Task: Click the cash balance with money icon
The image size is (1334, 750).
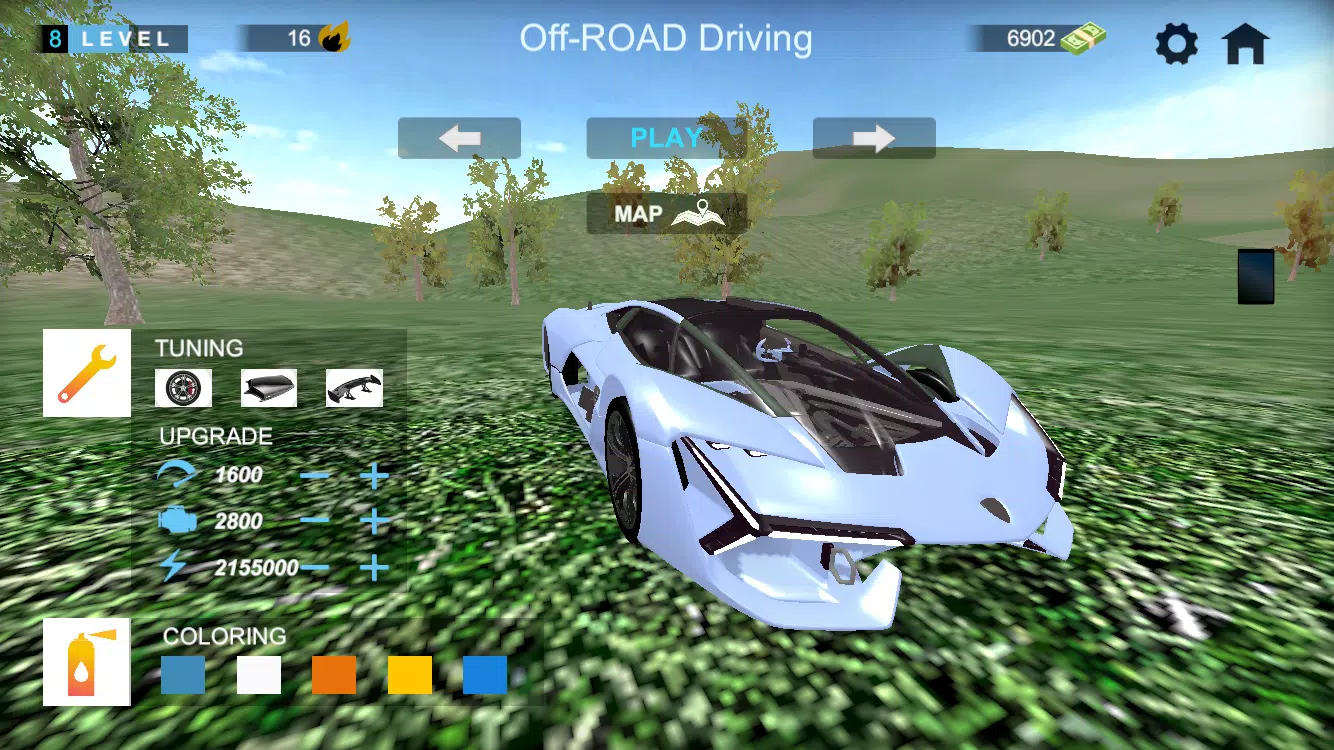Action: (1036, 39)
